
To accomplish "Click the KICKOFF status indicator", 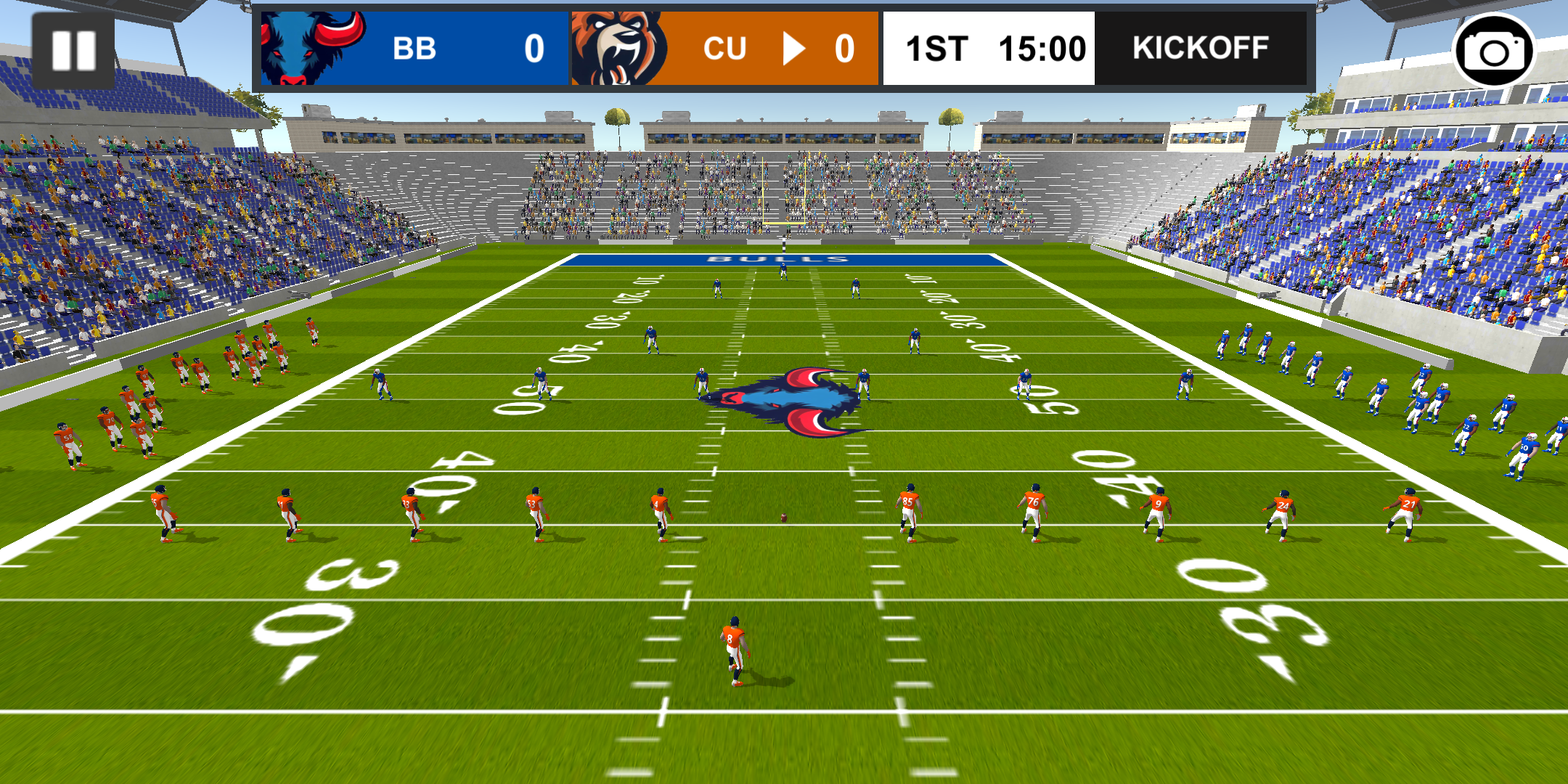I will (x=1199, y=48).
